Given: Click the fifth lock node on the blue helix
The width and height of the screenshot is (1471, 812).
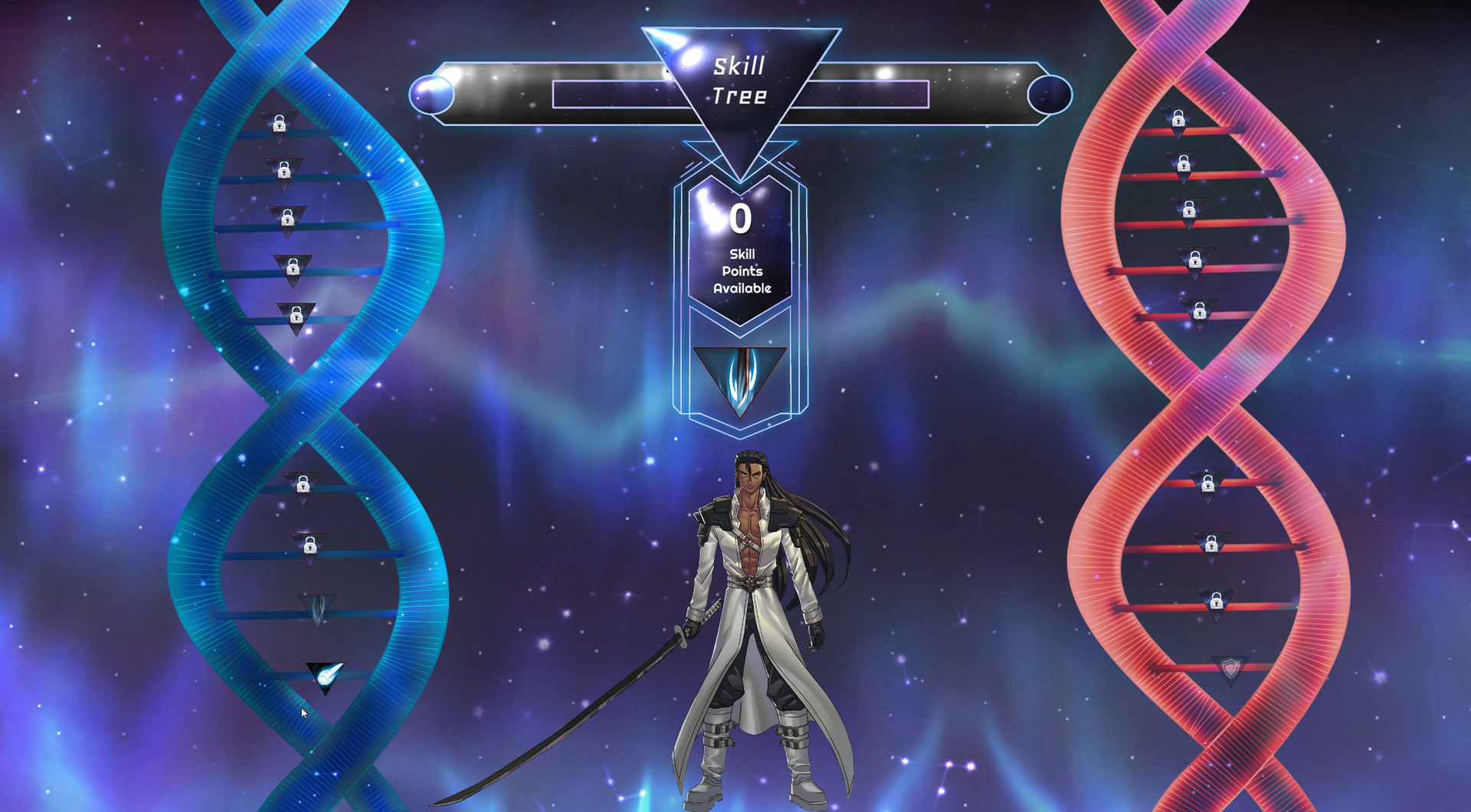Looking at the screenshot, I should click(x=297, y=315).
